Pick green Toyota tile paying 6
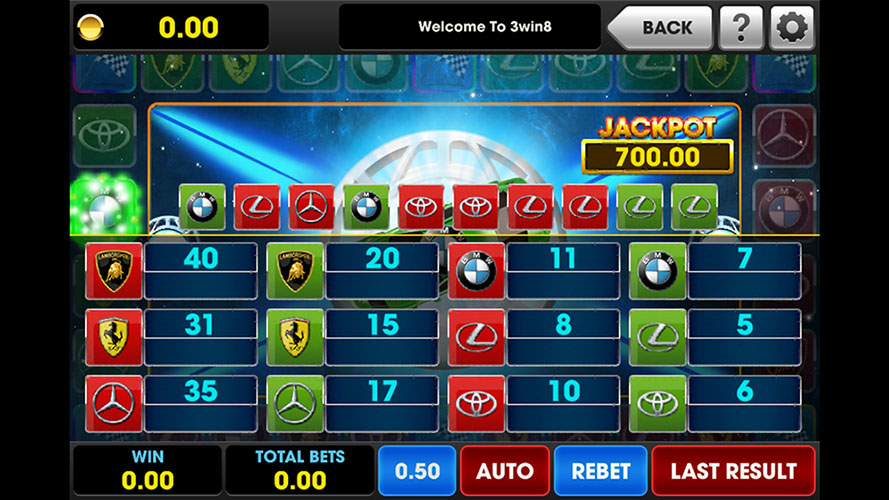The width and height of the screenshot is (889, 500). click(x=657, y=403)
